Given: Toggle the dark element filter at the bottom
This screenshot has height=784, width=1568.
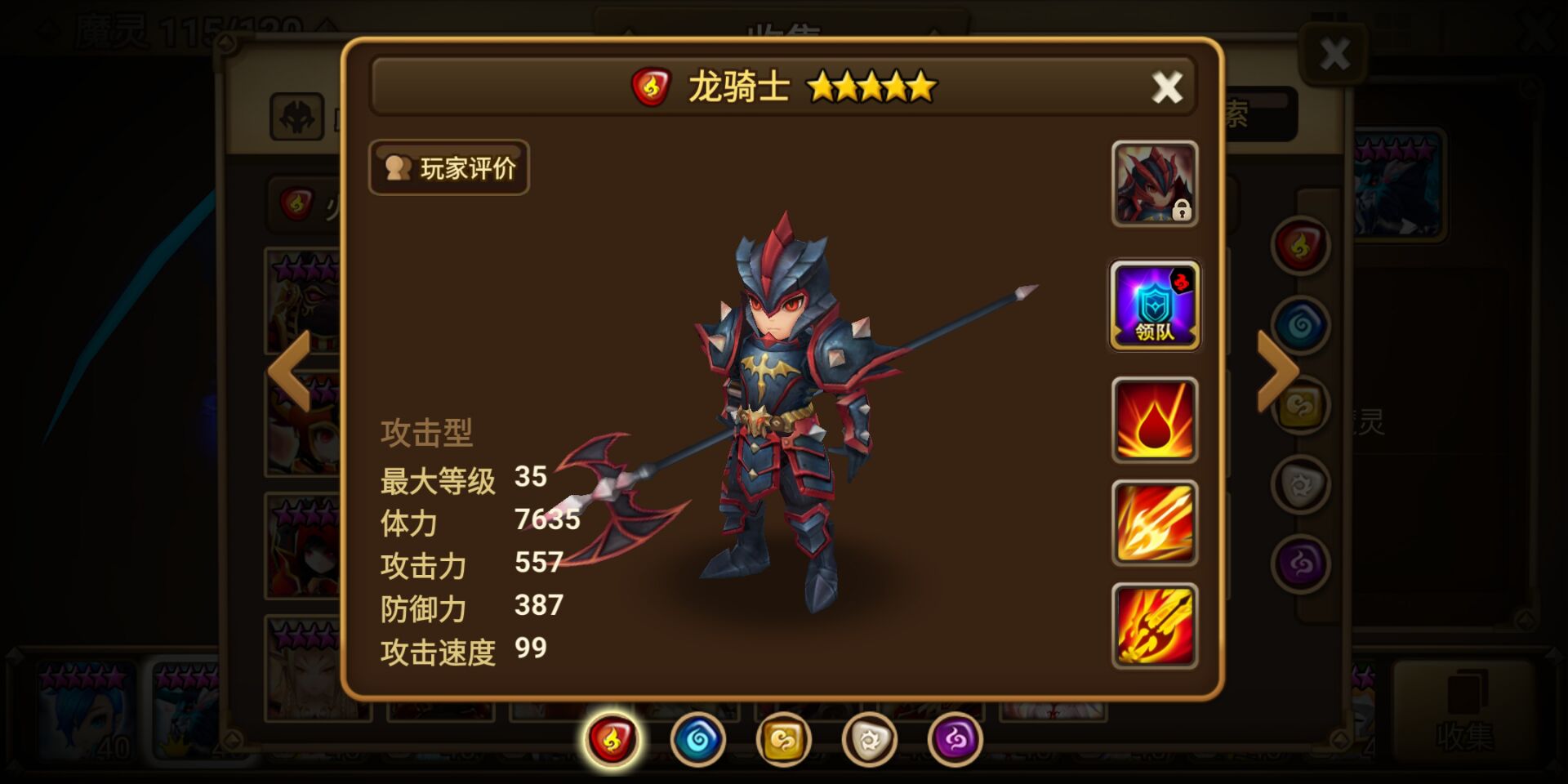Looking at the screenshot, I should click(x=954, y=739).
